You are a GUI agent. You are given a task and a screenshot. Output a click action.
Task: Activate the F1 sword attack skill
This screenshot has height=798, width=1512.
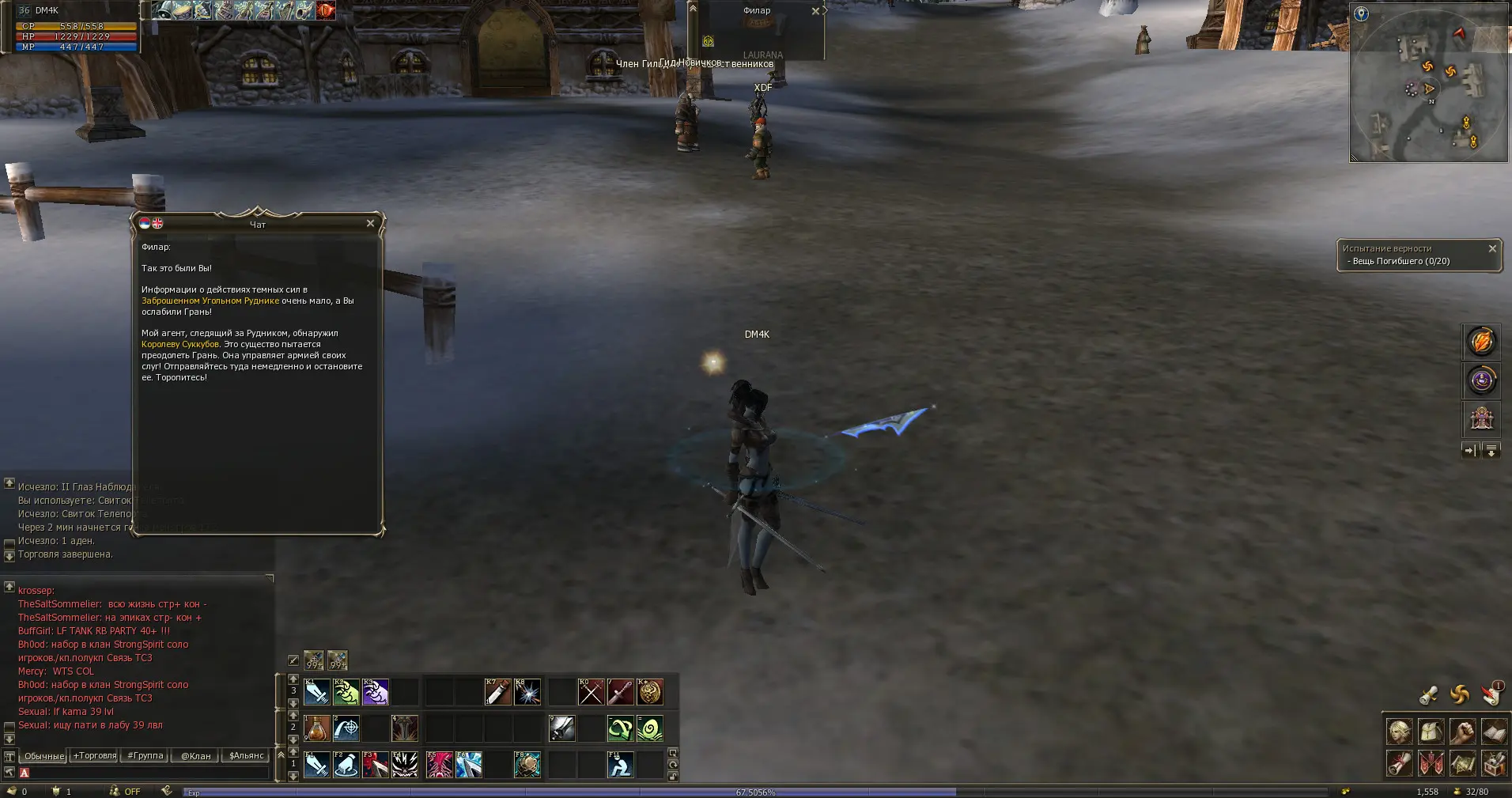pyautogui.click(x=317, y=765)
